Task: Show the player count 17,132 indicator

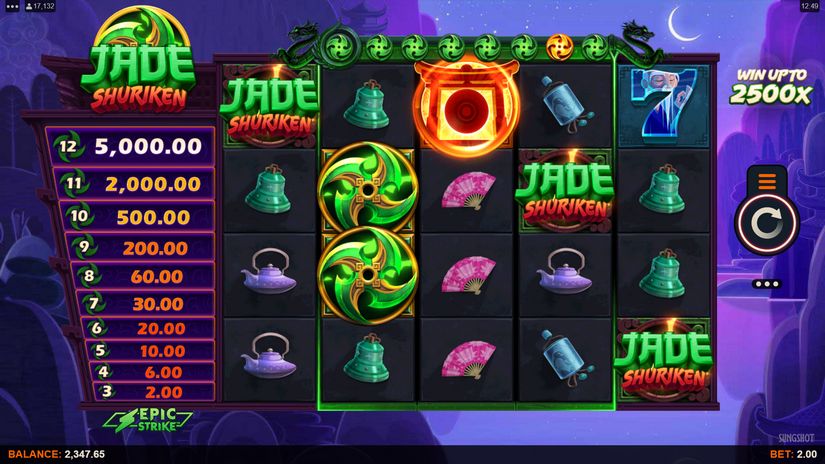Action: (42, 6)
